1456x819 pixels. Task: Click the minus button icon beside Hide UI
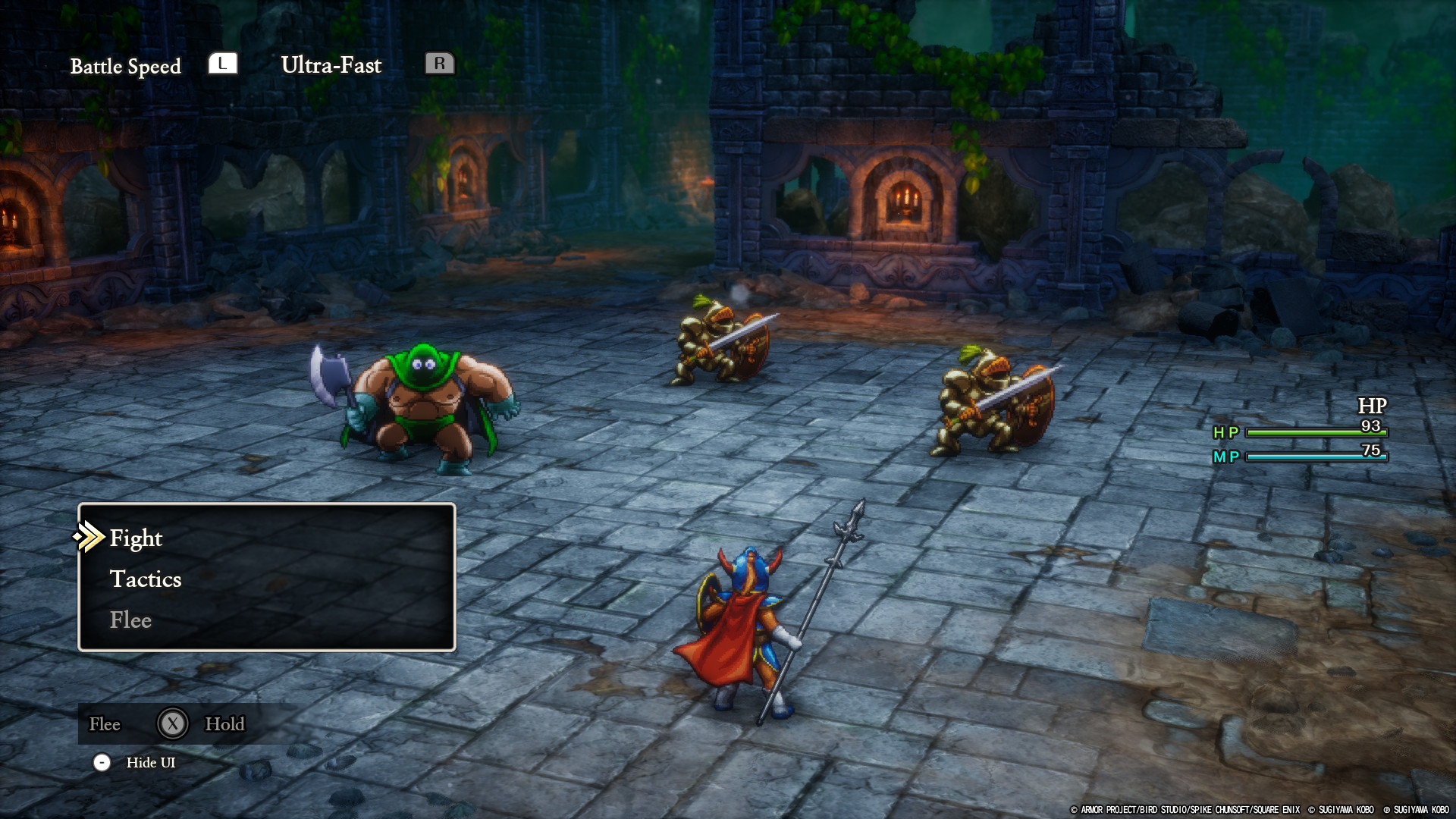(102, 762)
